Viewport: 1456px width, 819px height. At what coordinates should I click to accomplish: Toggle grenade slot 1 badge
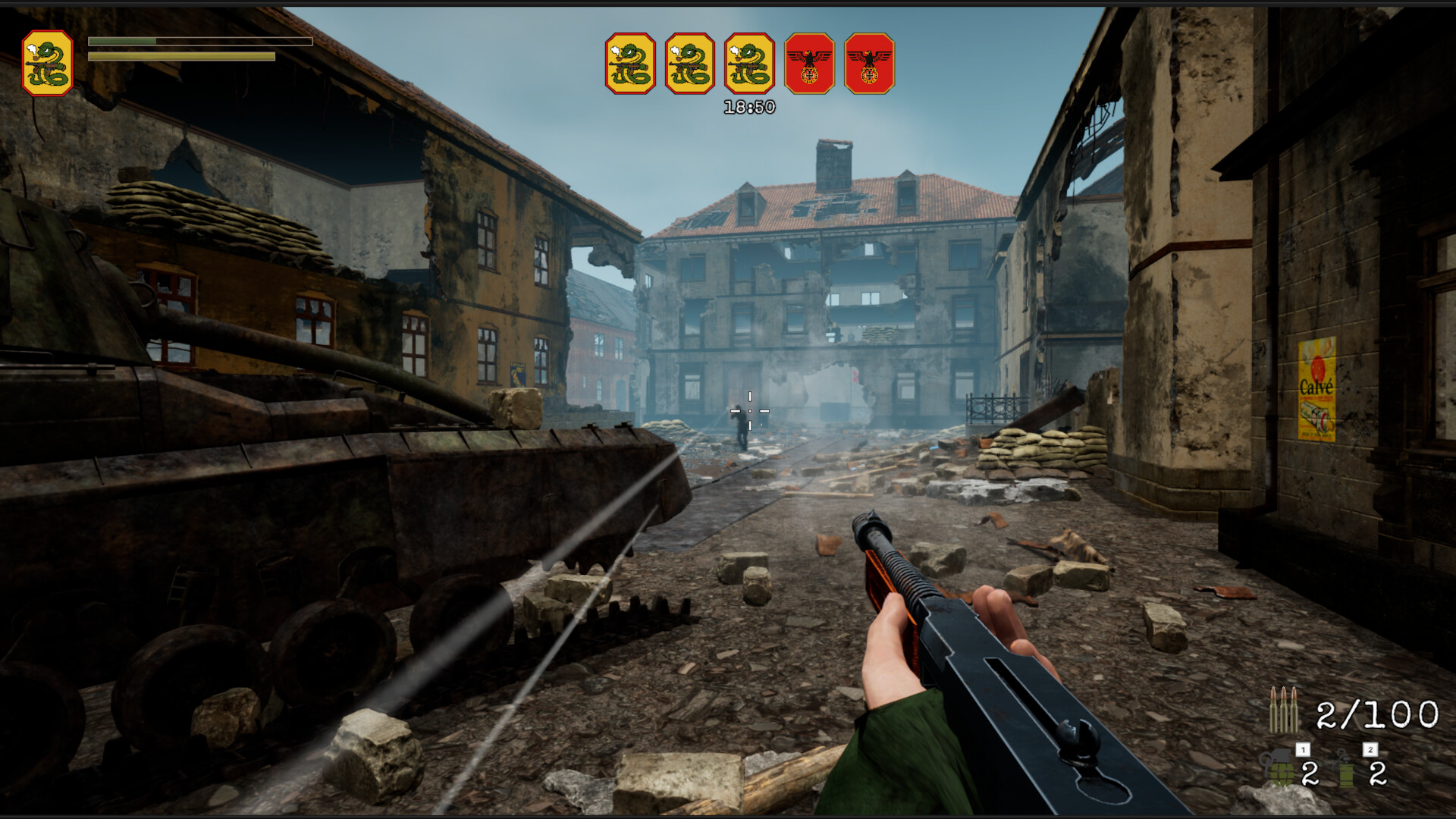click(x=1303, y=749)
